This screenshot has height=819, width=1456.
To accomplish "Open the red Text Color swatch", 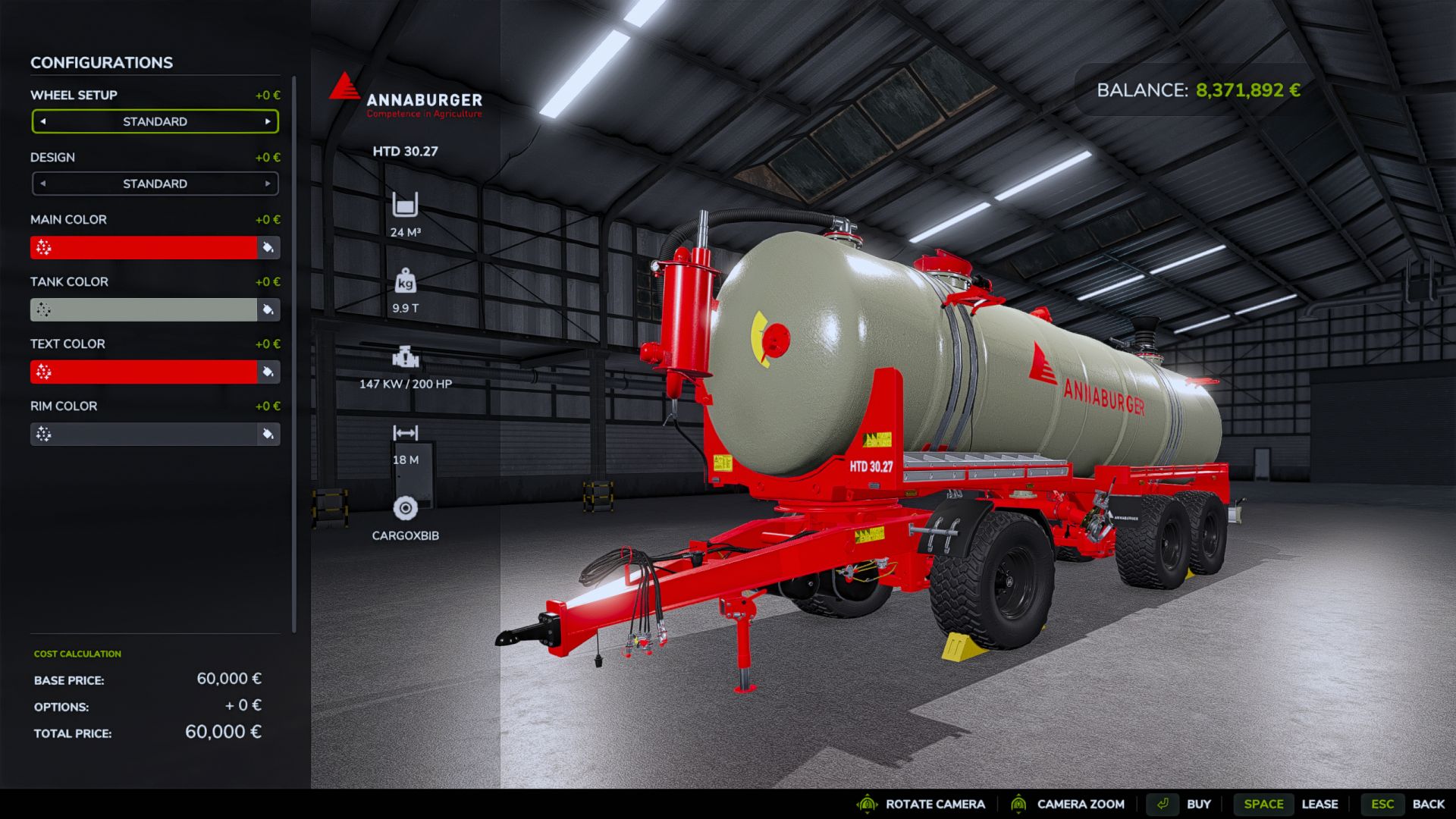I will pos(143,372).
